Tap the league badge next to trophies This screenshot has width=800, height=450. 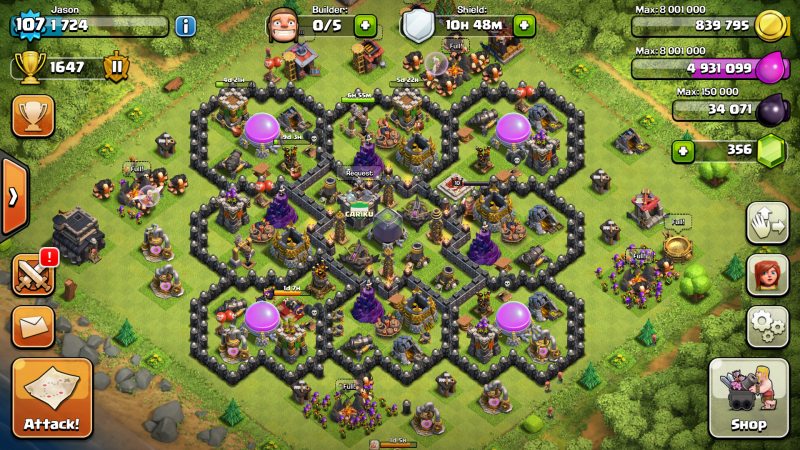click(116, 67)
